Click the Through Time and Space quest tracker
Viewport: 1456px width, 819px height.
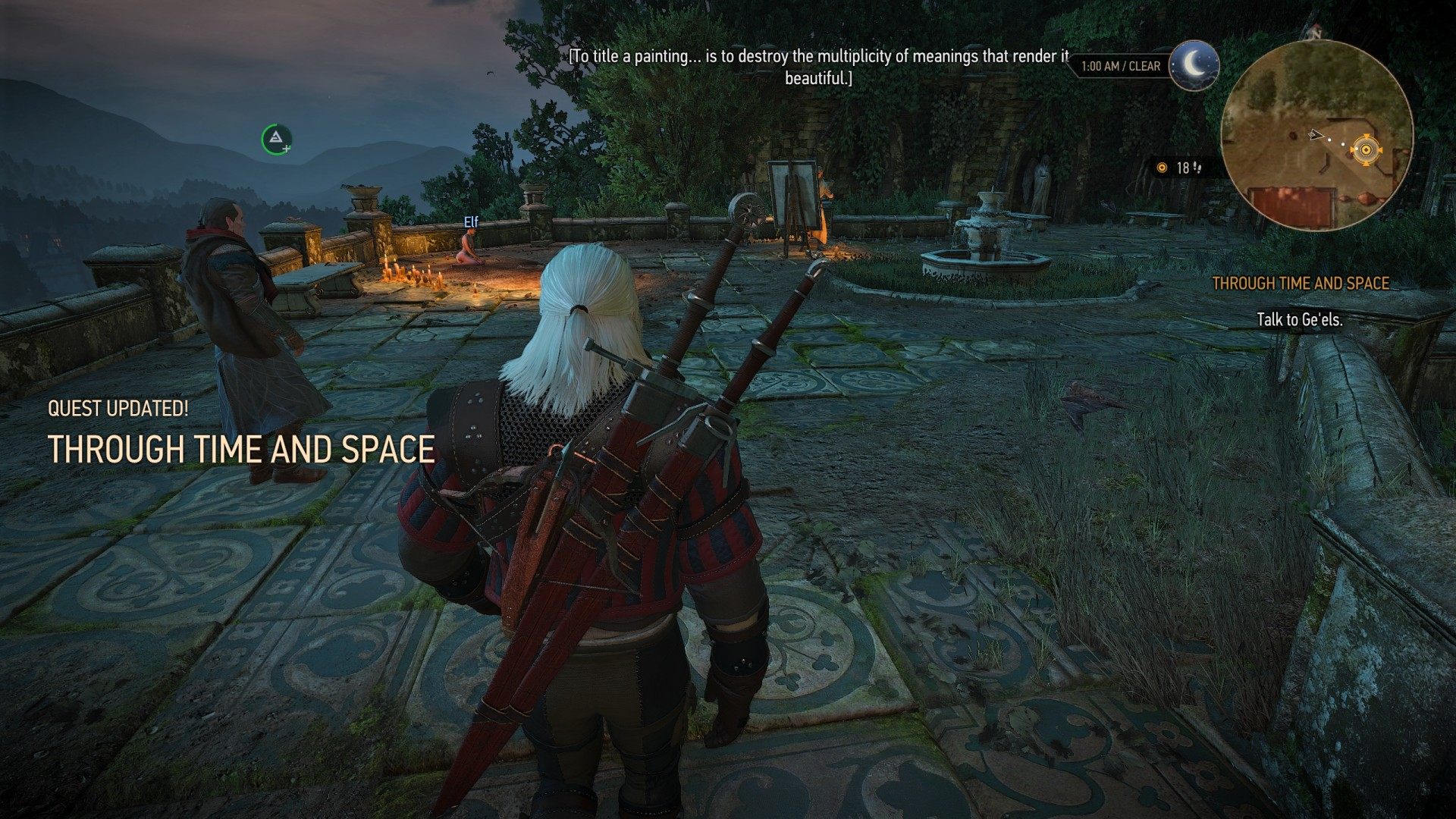[x=1300, y=284]
